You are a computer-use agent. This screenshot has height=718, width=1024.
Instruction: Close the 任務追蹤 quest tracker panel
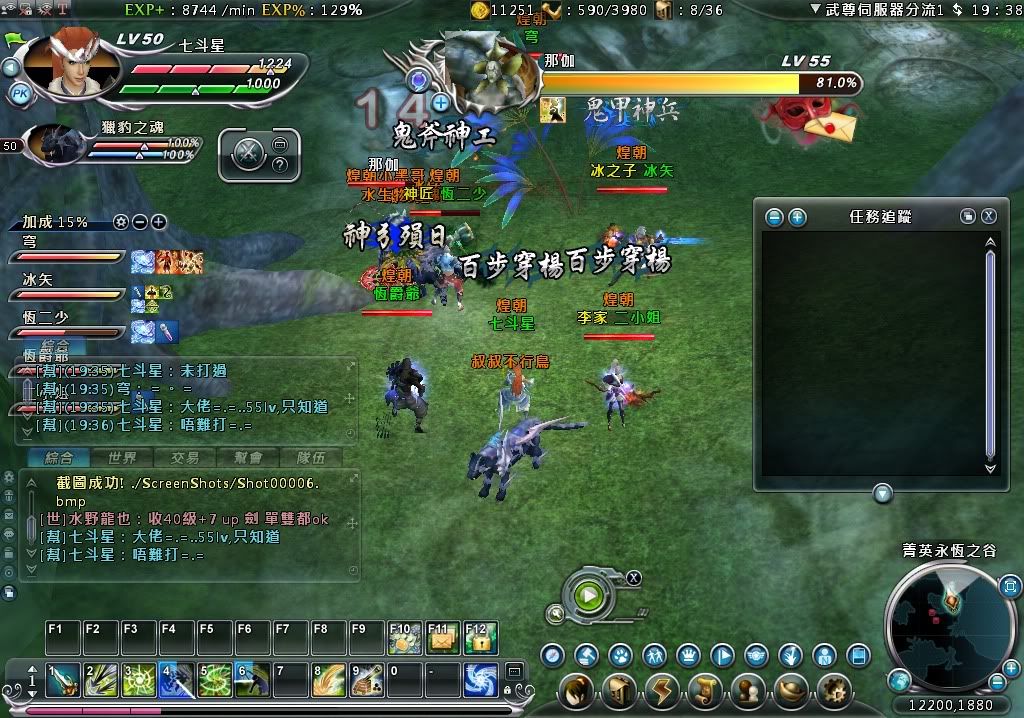988,216
